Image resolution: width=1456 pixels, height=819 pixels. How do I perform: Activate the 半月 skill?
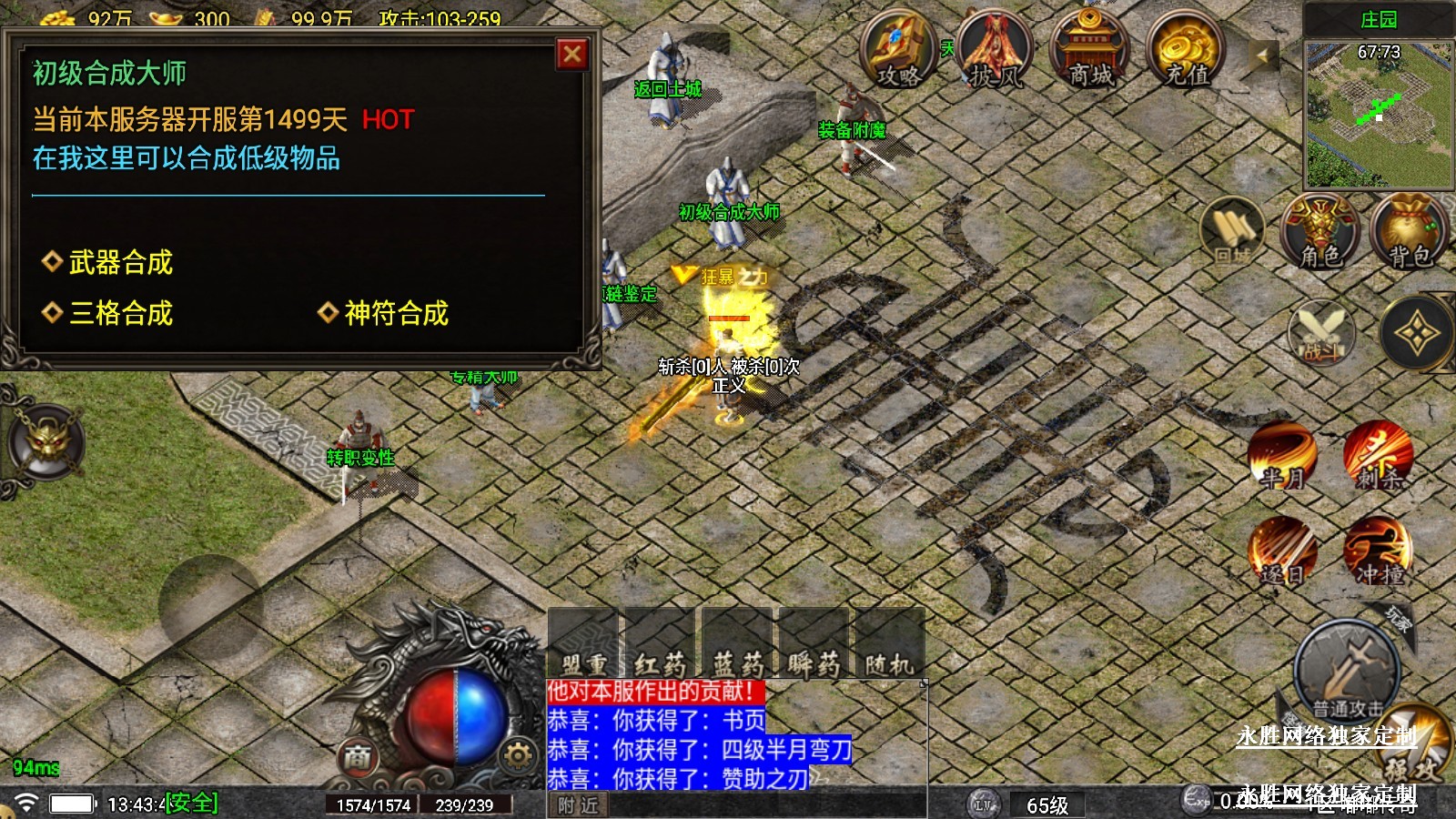1282,455
